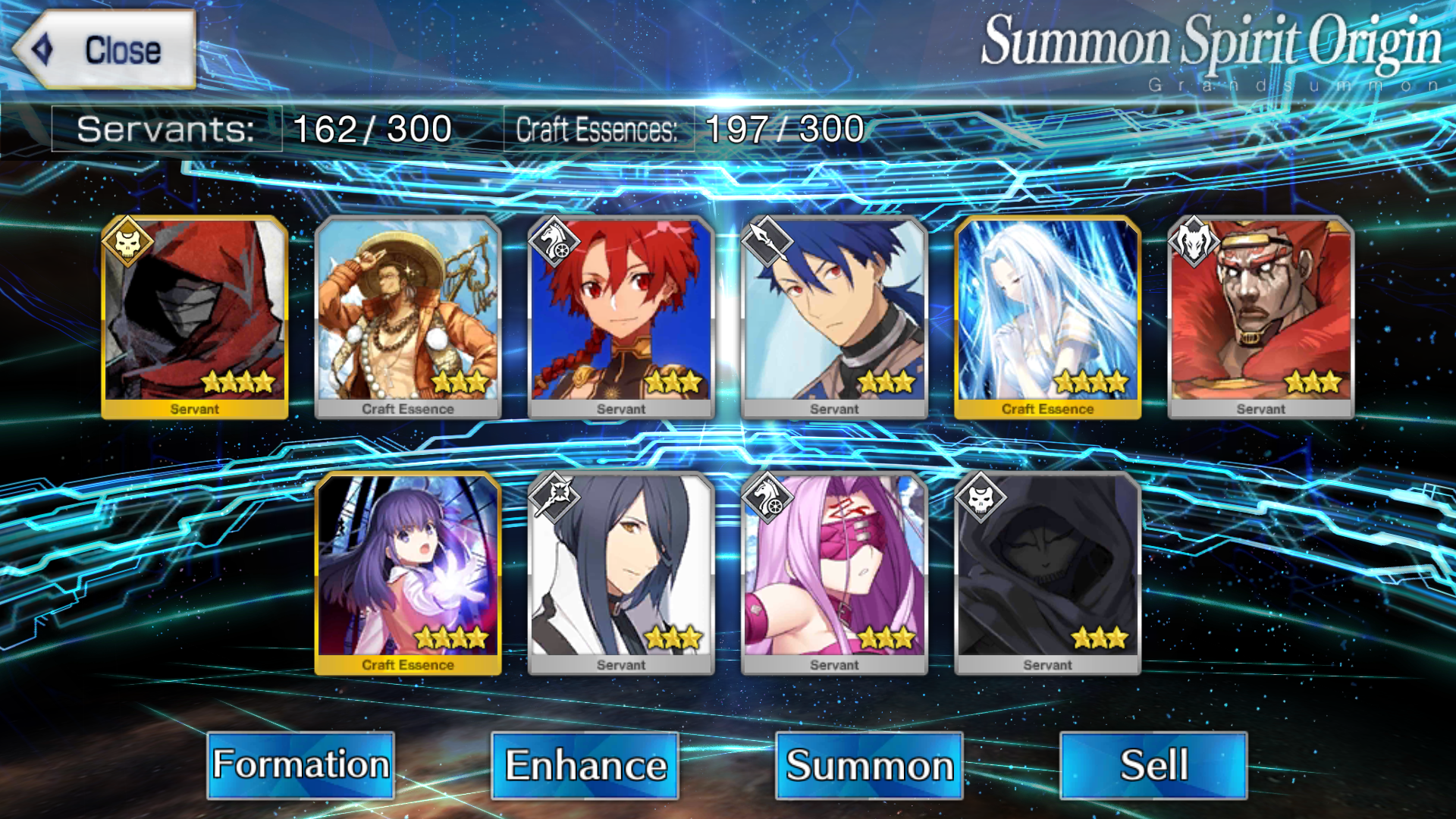Close the summon results screen
Screen dimensions: 1456x819
tap(105, 50)
